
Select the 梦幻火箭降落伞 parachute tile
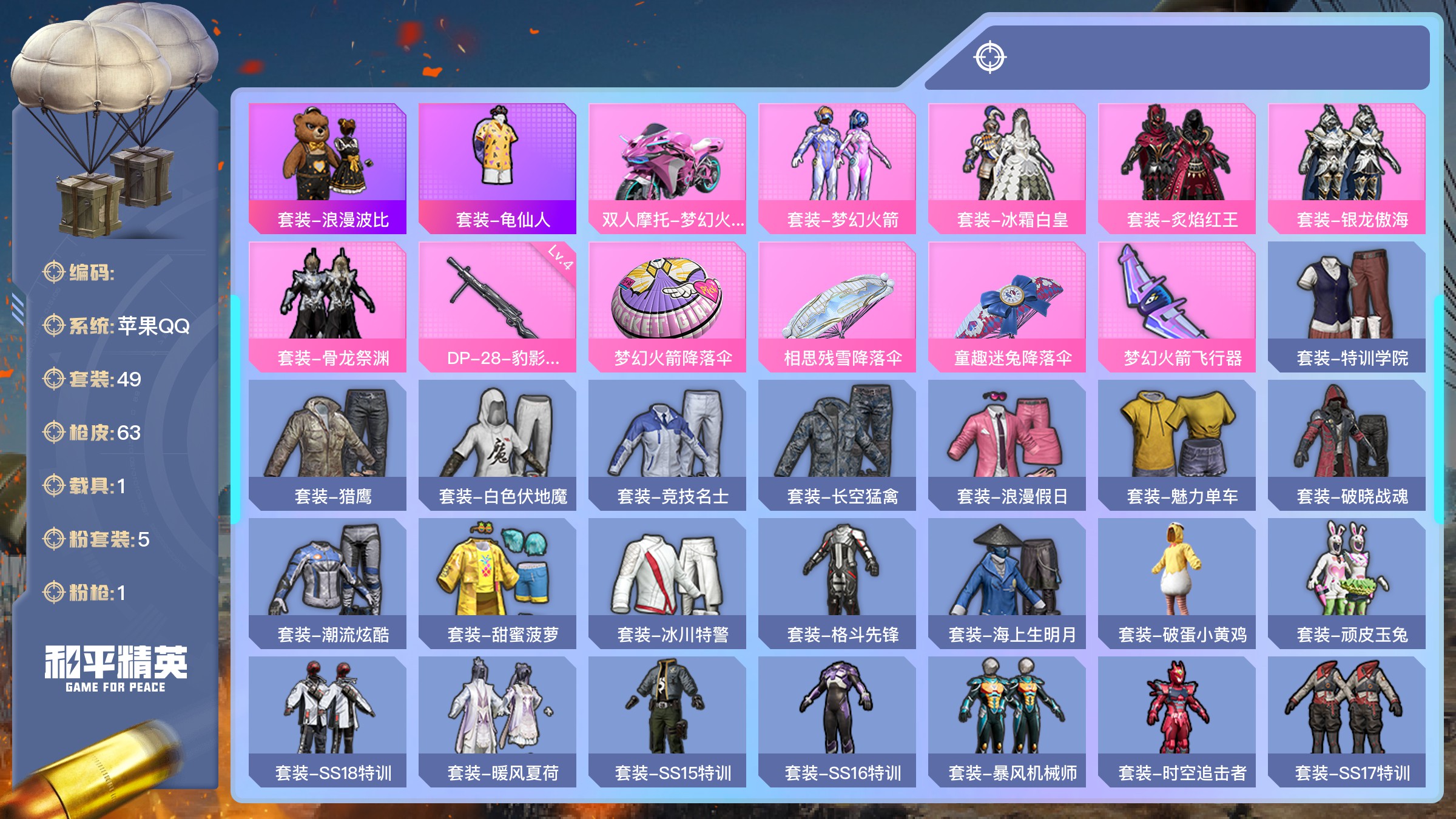(667, 306)
